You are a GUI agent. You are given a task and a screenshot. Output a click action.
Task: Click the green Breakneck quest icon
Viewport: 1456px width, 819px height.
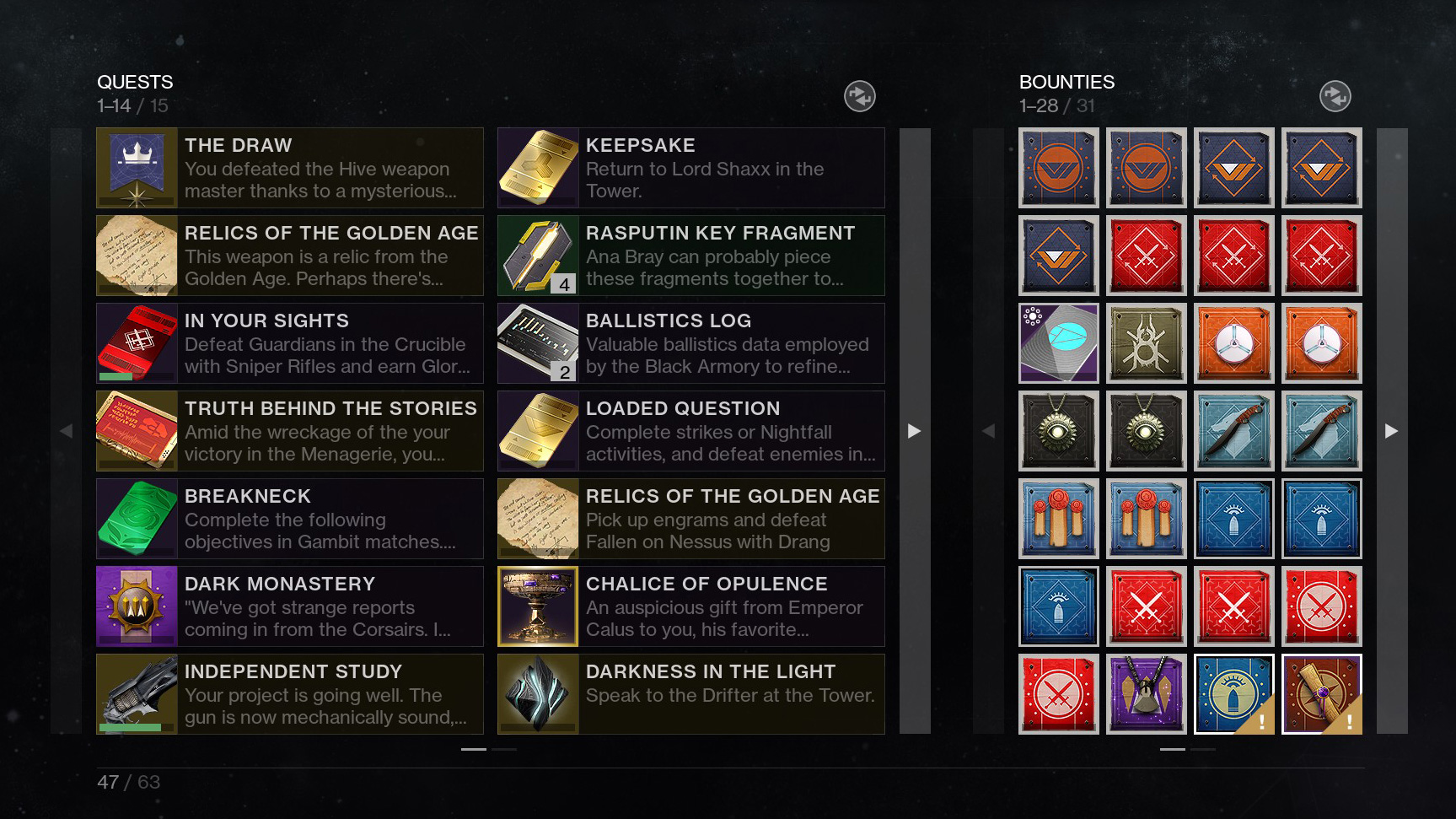(137, 518)
